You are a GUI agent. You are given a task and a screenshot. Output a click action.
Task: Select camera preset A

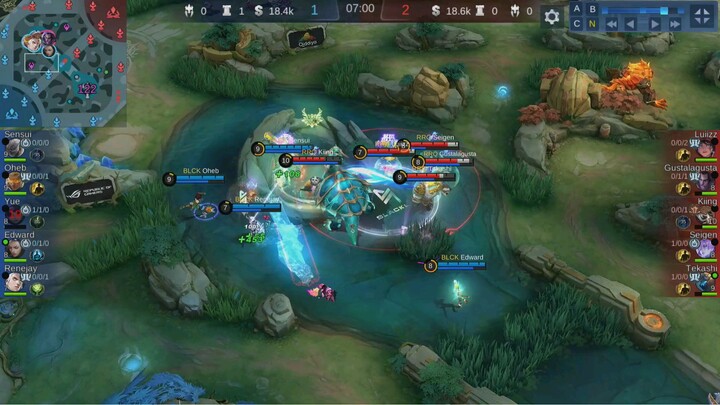point(578,9)
